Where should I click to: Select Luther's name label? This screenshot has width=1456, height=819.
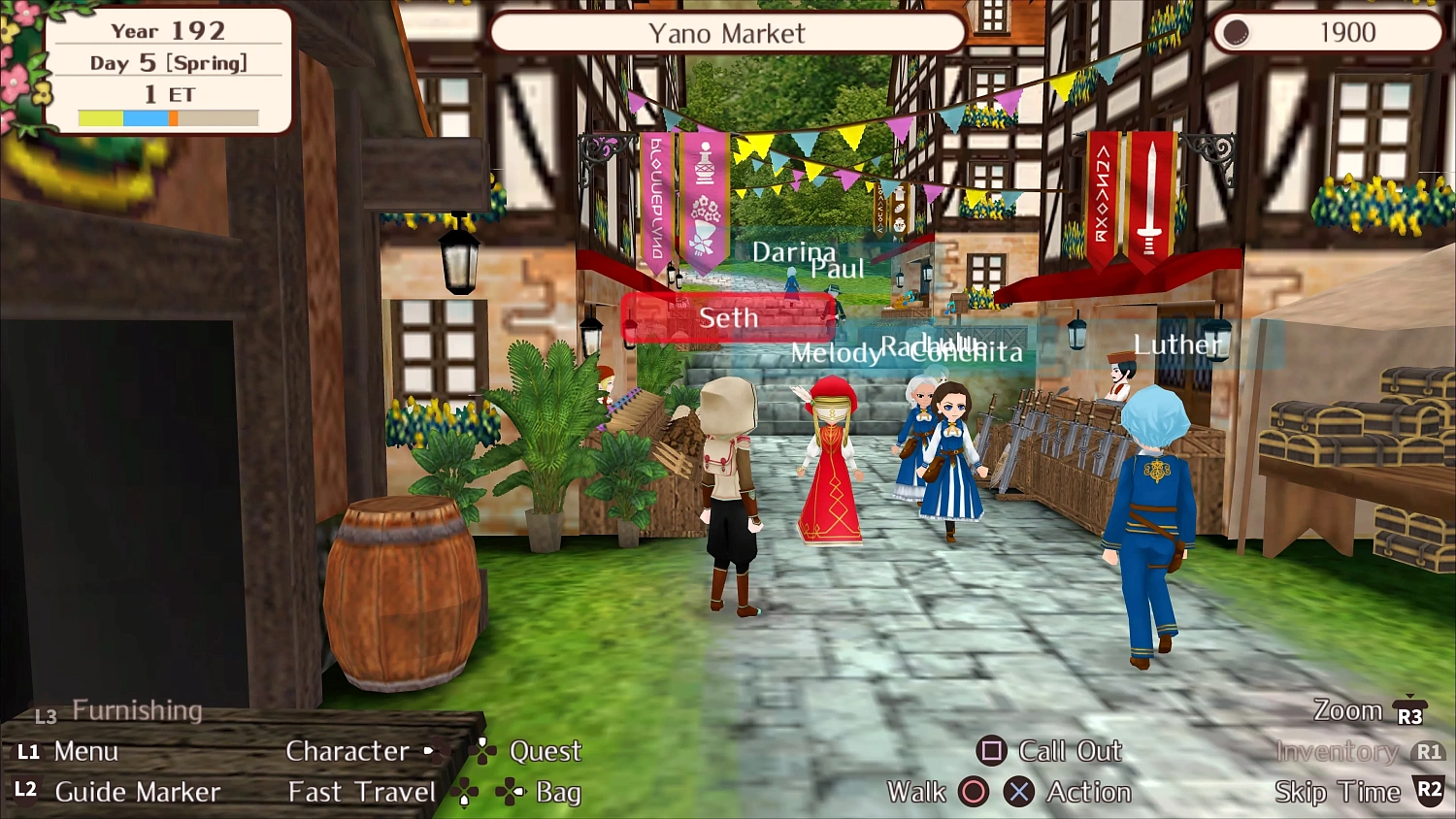[x=1176, y=344]
